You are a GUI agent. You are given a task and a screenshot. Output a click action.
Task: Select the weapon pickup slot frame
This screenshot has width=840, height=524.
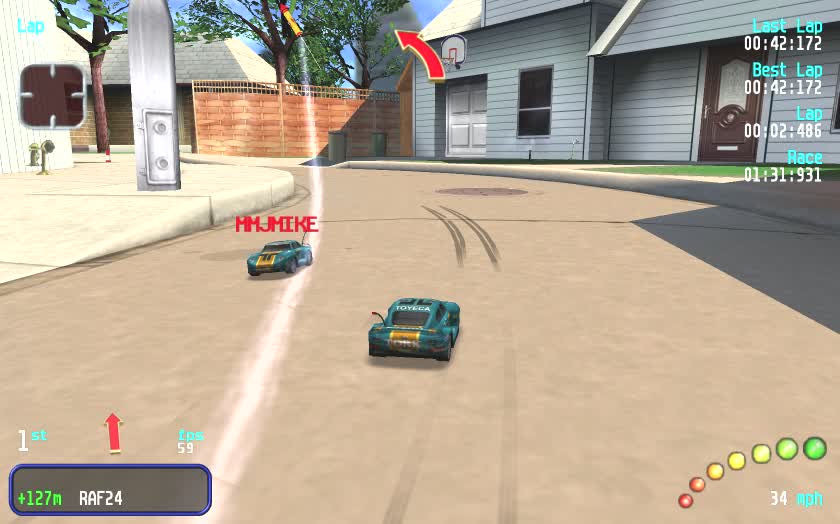(52, 96)
